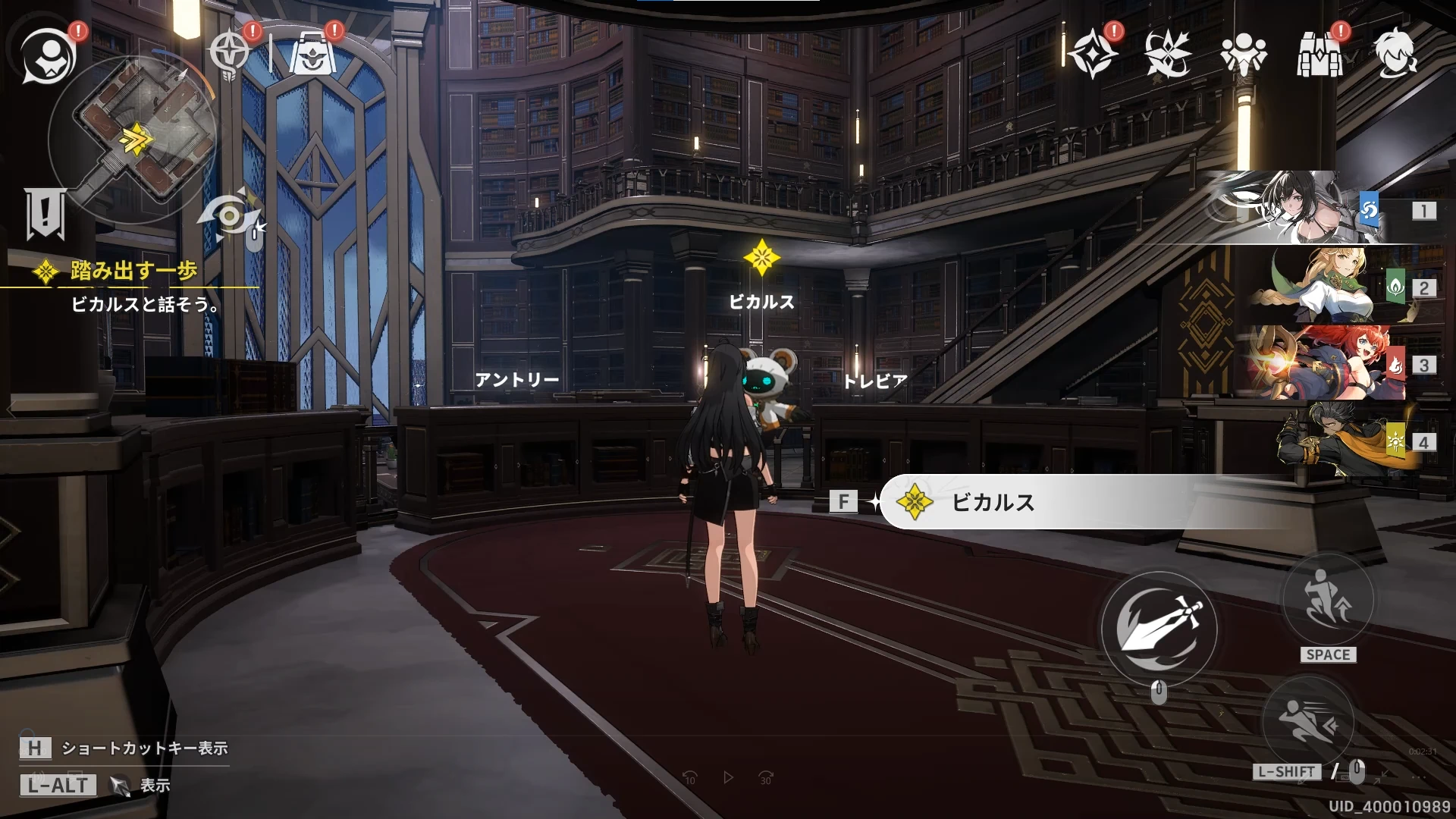Select the quest title 踏み出す一歩
Viewport: 1456px width, 819px height.
point(133,269)
